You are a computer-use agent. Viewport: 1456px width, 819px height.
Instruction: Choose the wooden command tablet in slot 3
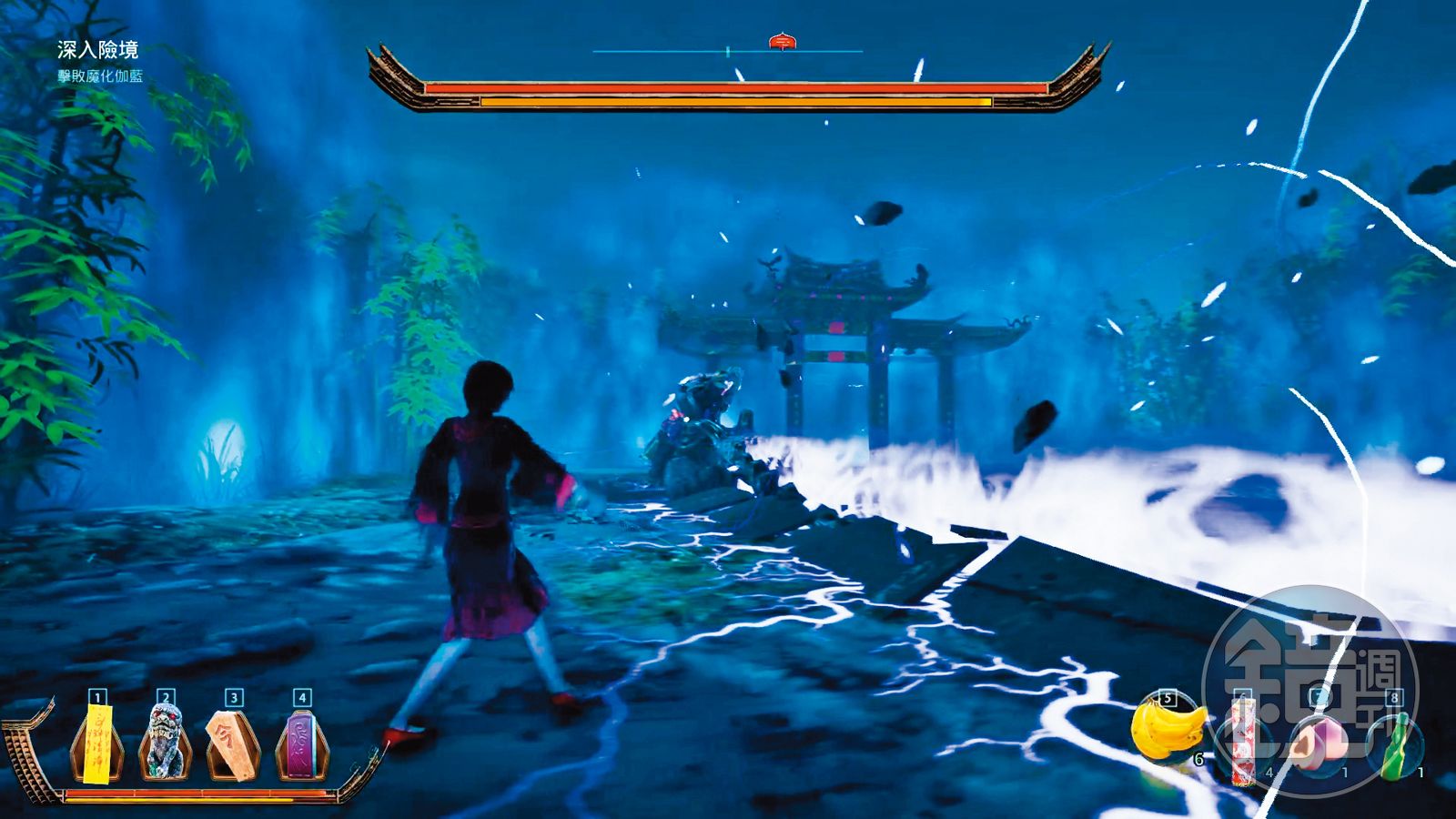233,746
